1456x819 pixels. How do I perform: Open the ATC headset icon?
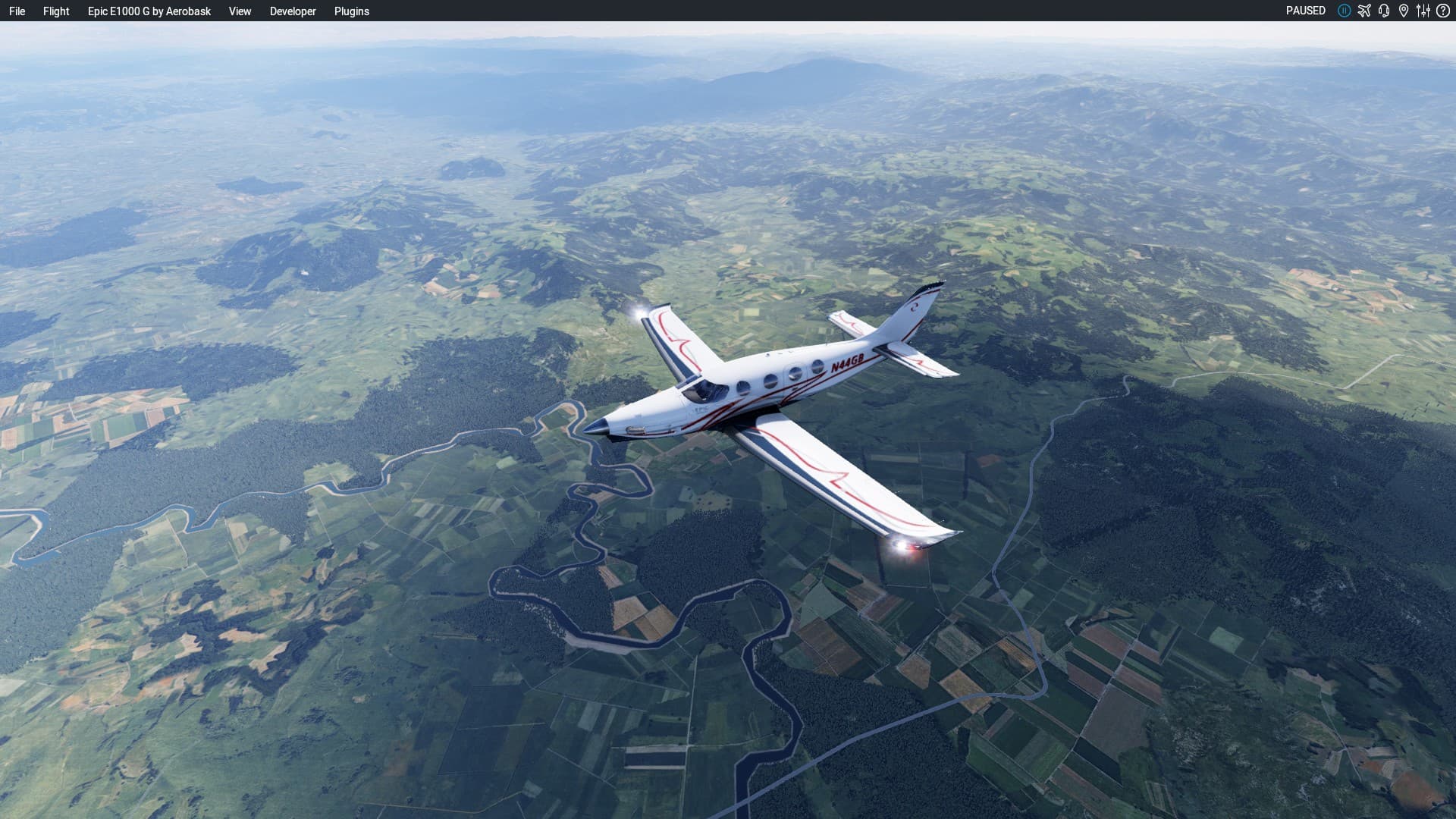pyautogui.click(x=1384, y=11)
